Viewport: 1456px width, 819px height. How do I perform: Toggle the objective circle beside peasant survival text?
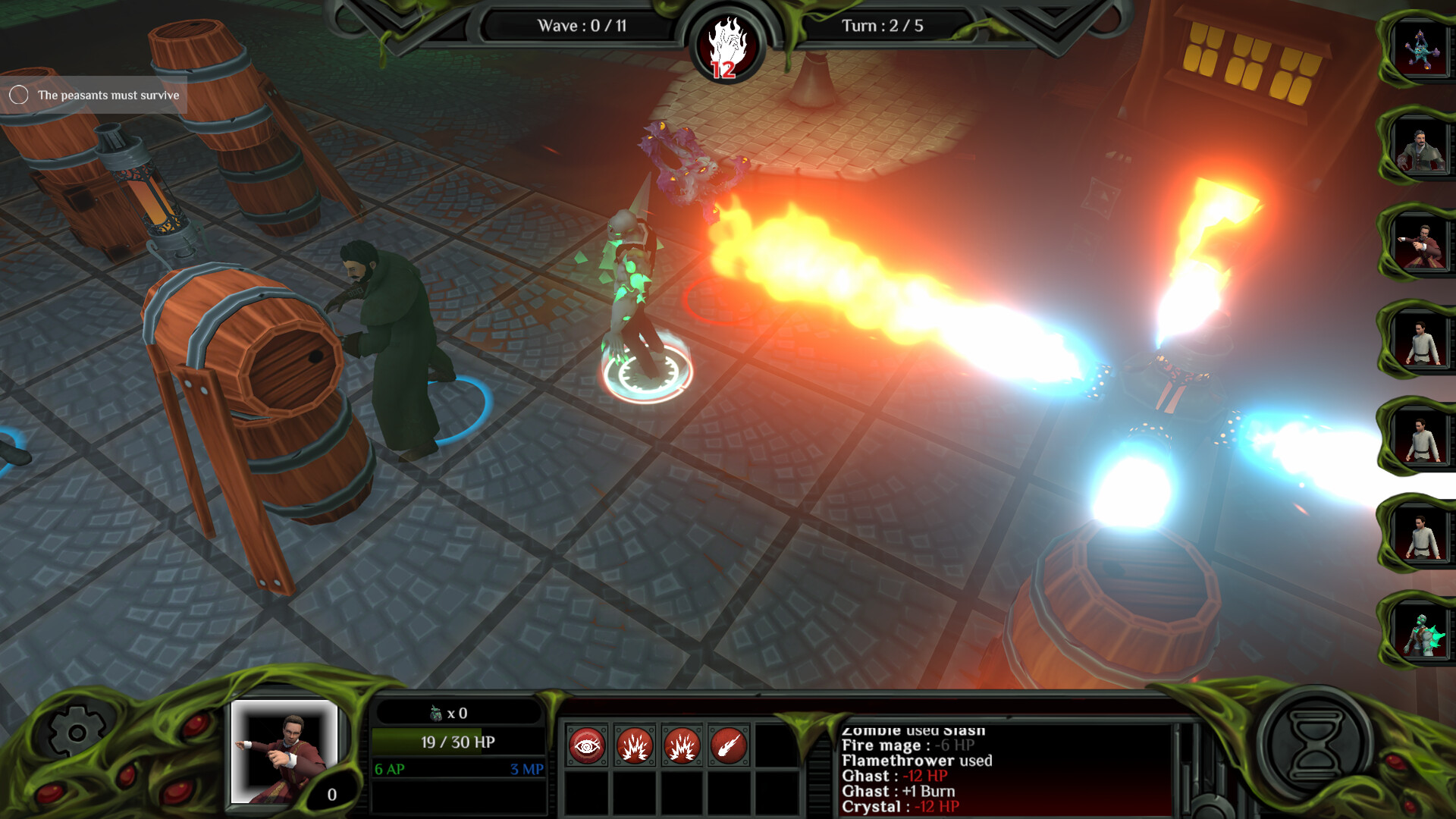[x=19, y=95]
